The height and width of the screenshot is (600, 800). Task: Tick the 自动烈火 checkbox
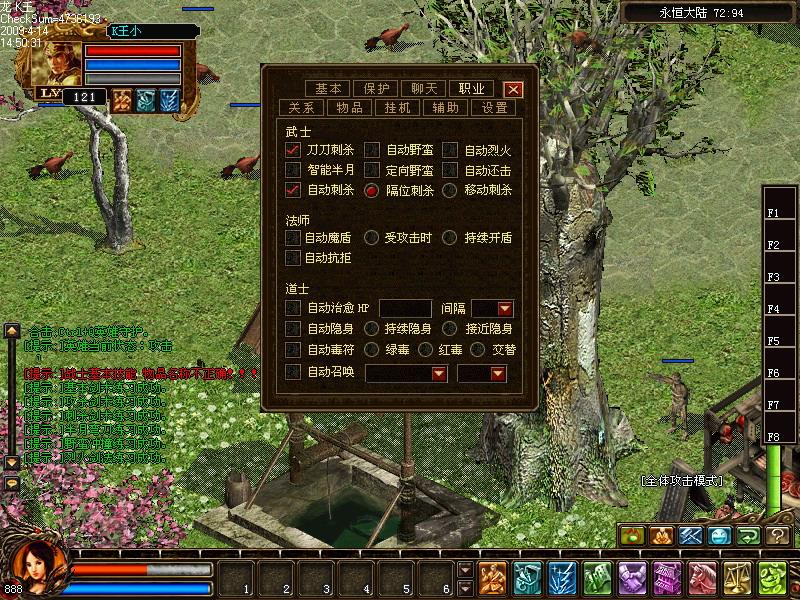[x=450, y=150]
